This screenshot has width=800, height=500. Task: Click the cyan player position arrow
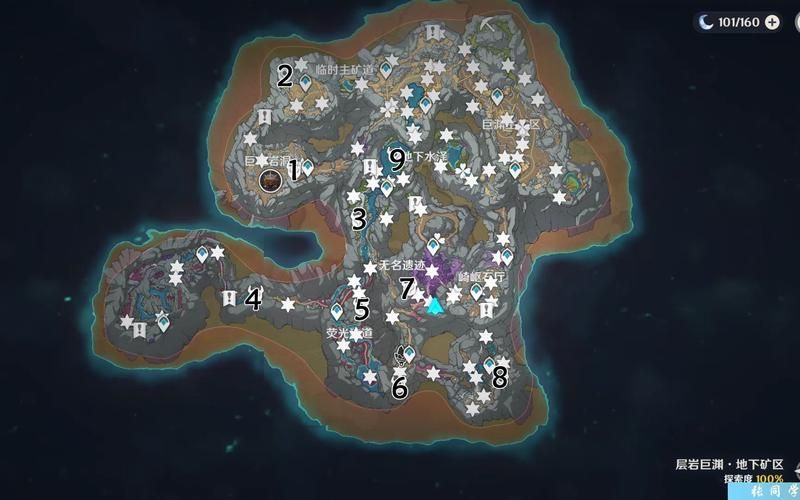tap(434, 304)
